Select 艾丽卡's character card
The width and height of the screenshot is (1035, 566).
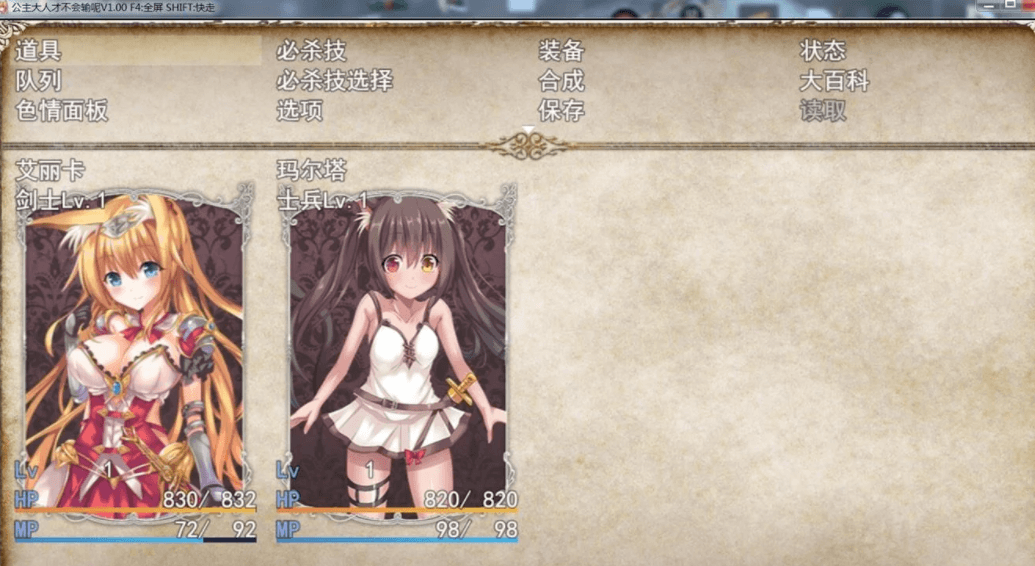135,350
